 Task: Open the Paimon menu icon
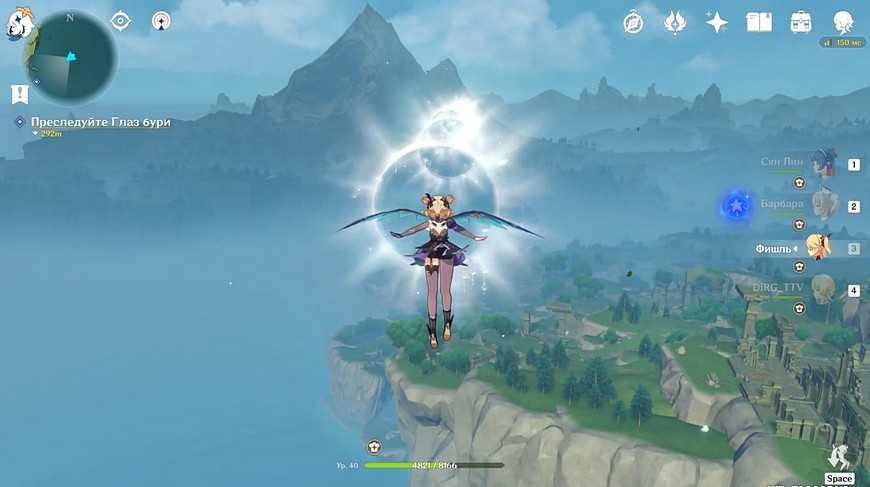point(19,27)
